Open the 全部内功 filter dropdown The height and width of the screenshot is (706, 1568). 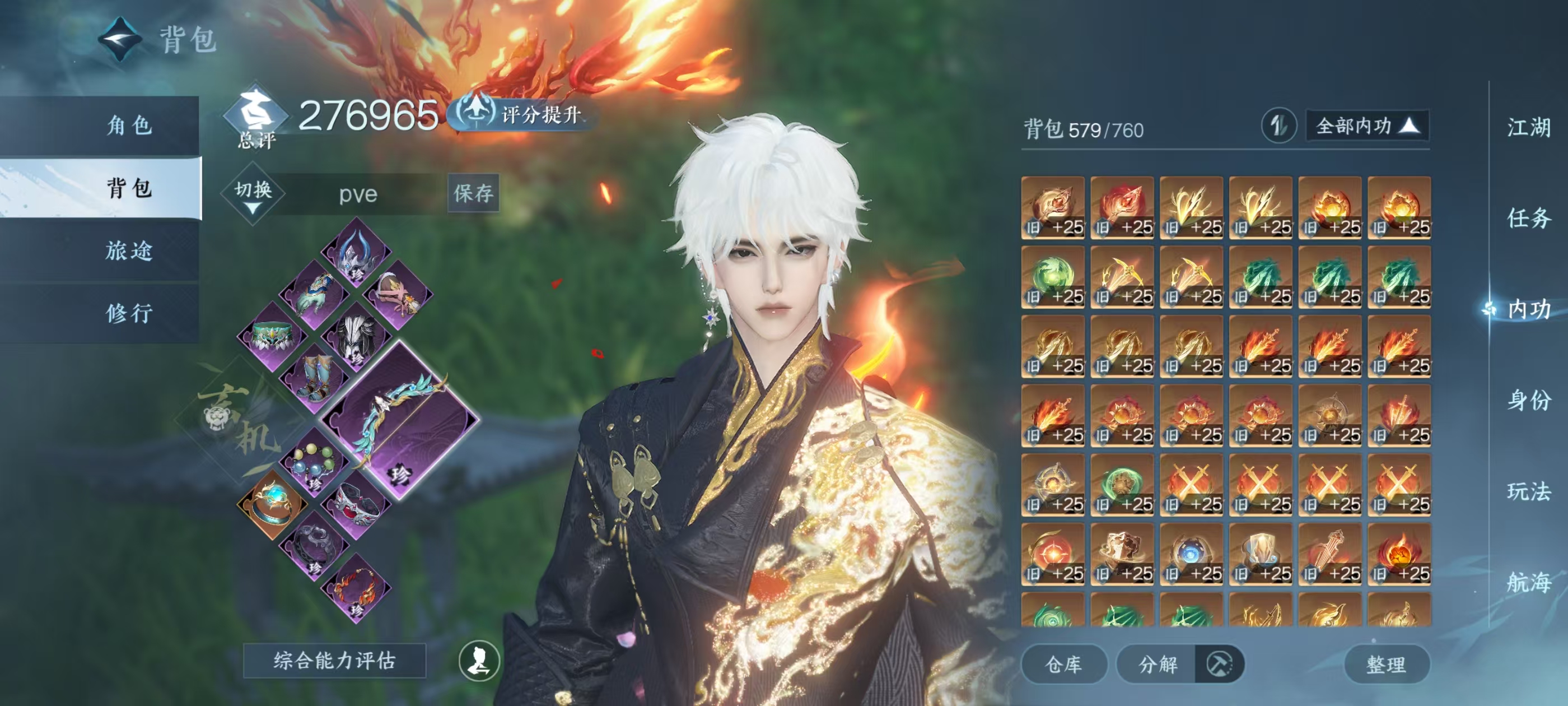tap(1366, 126)
